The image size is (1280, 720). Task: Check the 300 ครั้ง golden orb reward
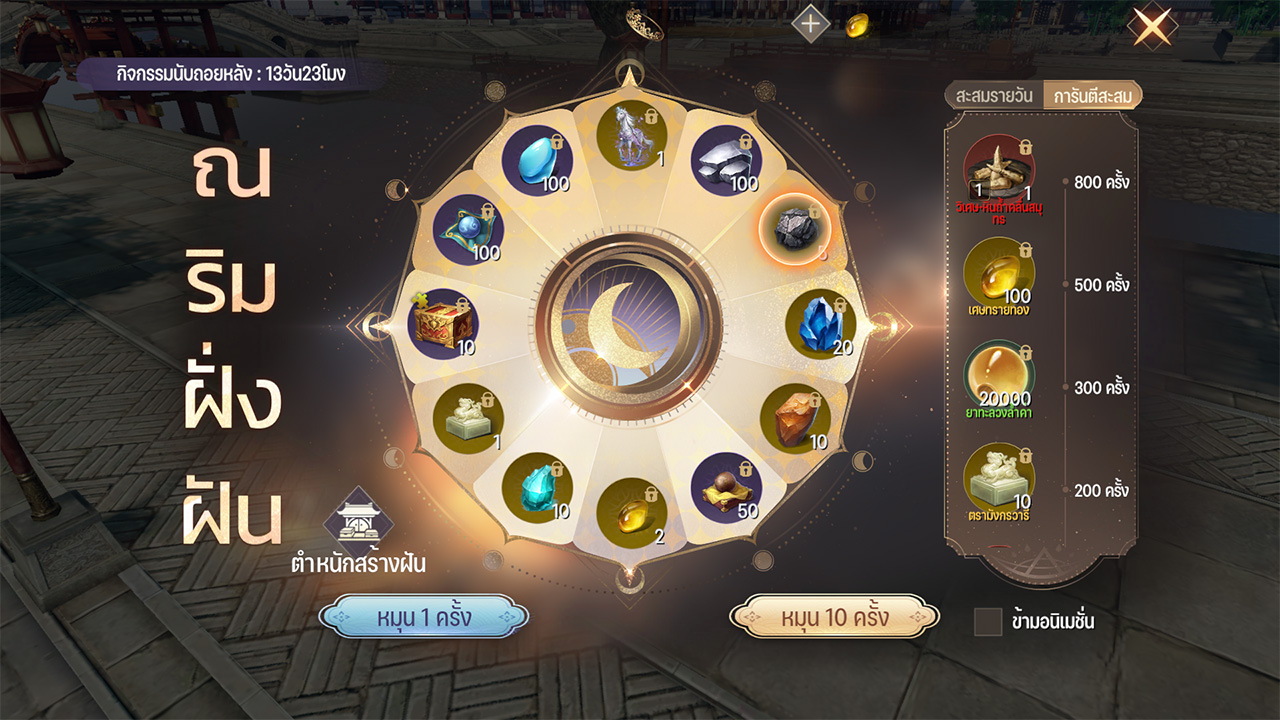(x=999, y=377)
